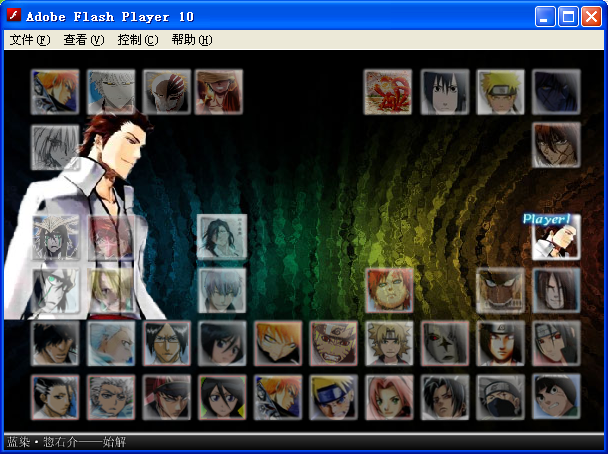Choose the glasses-wearing Uryu portrait
This screenshot has height=454, width=608.
[x=166, y=343]
